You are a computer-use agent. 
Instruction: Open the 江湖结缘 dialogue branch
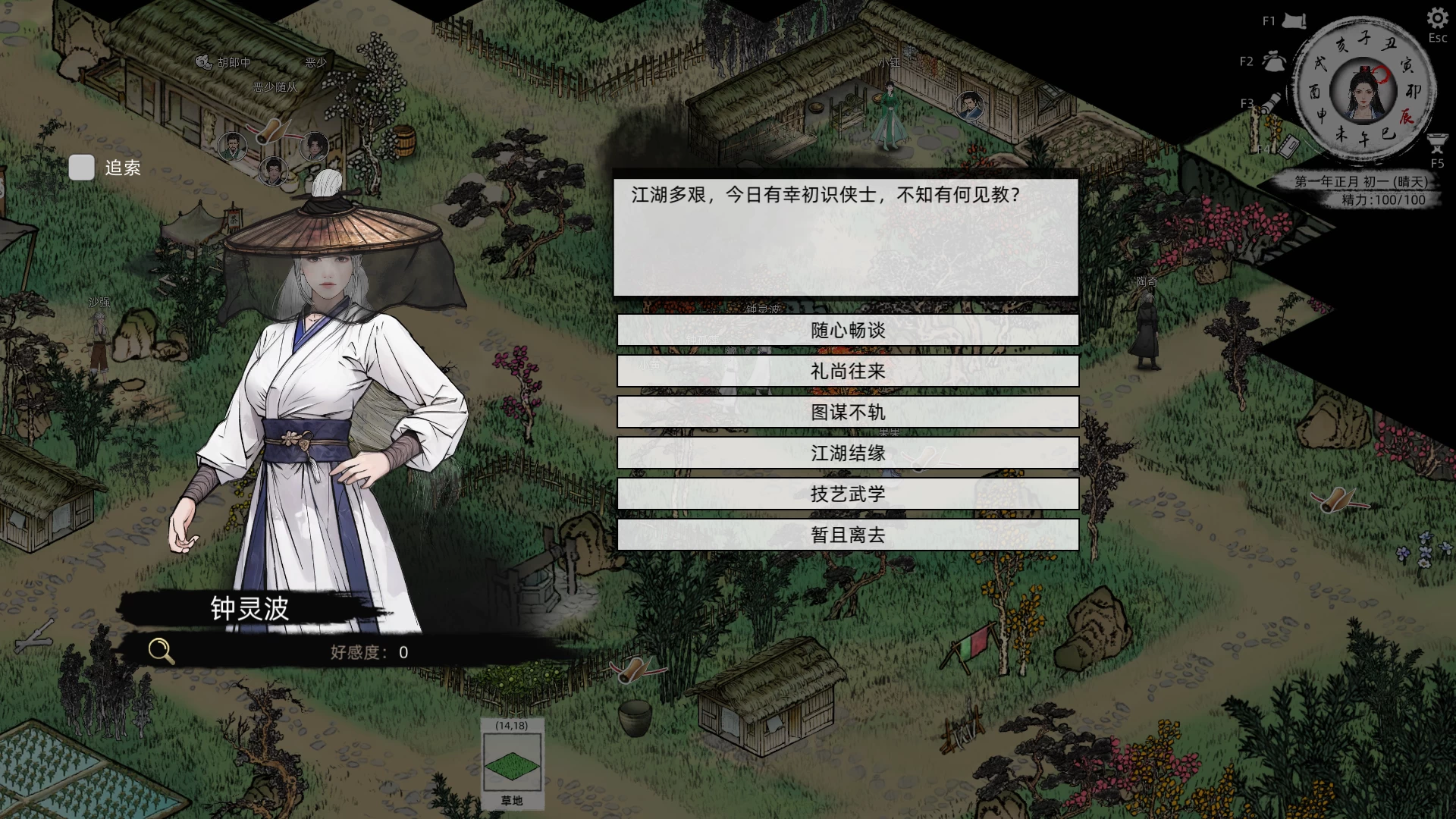click(x=847, y=453)
